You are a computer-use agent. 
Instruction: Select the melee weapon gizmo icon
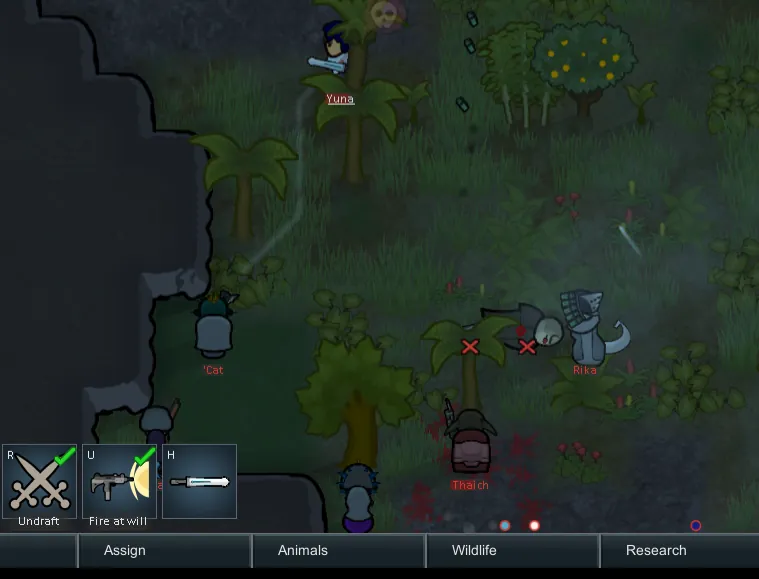(199, 482)
